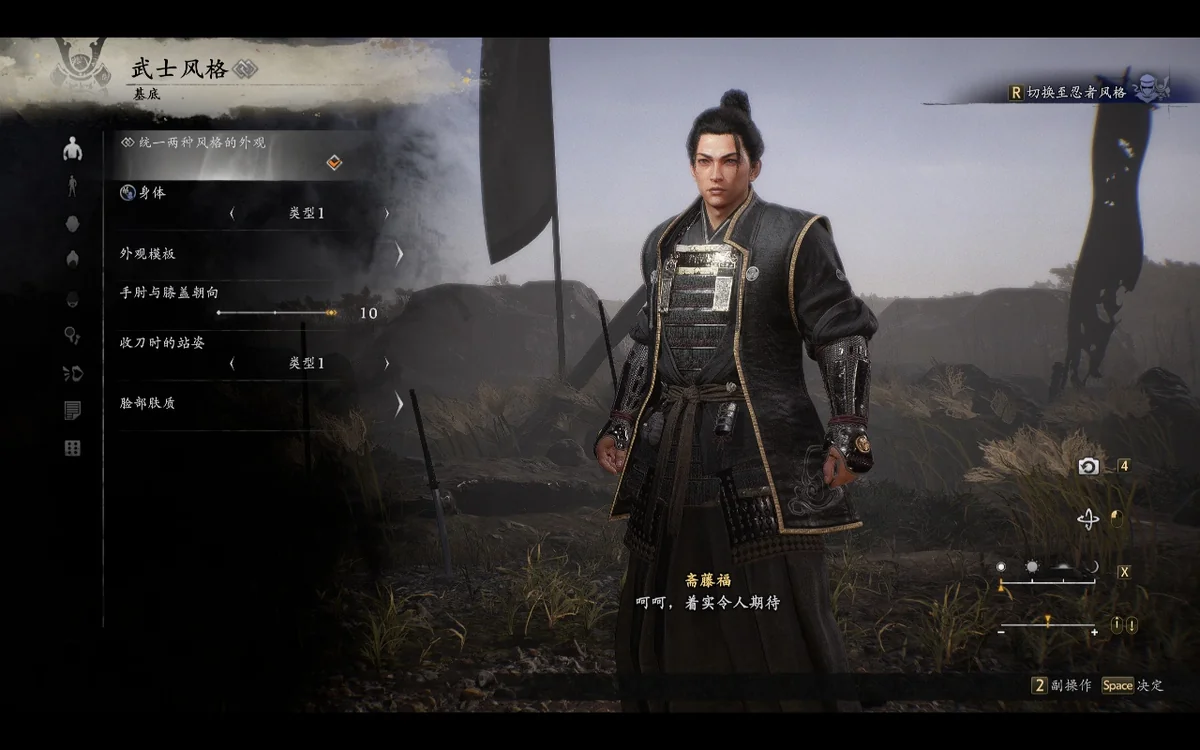The image size is (1200, 750).
Task: Switch to the full body figure tab
Action: [72, 186]
